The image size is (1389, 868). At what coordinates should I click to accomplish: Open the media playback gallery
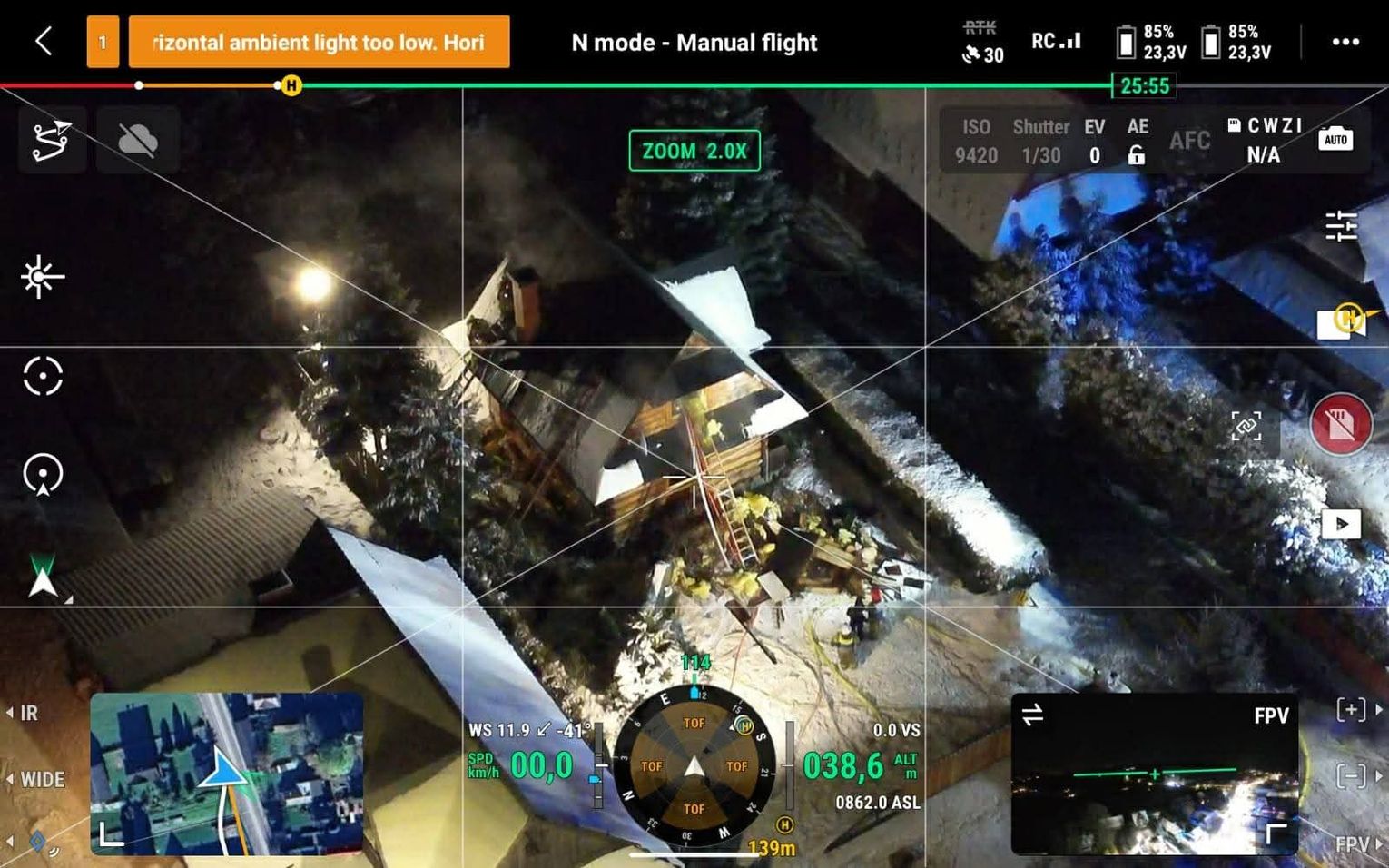pyautogui.click(x=1341, y=524)
